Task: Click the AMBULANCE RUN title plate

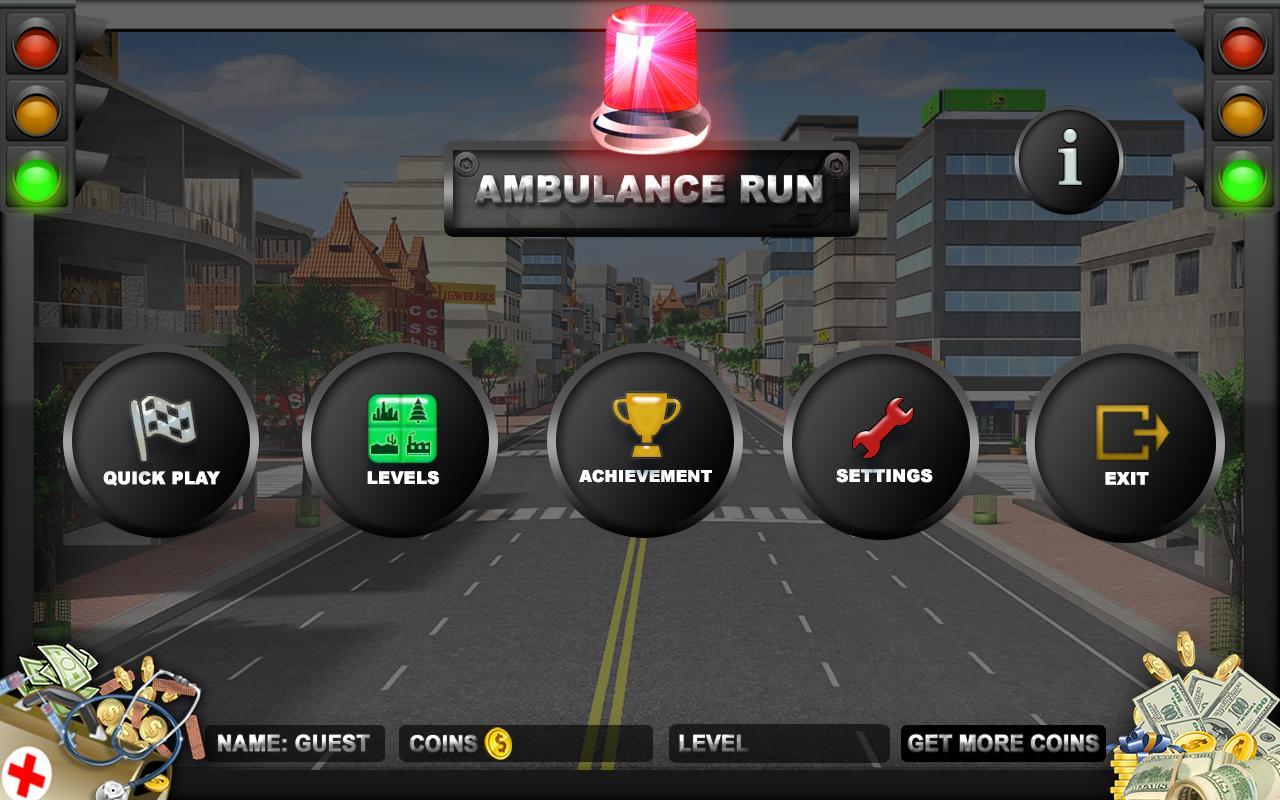Action: pyautogui.click(x=650, y=189)
